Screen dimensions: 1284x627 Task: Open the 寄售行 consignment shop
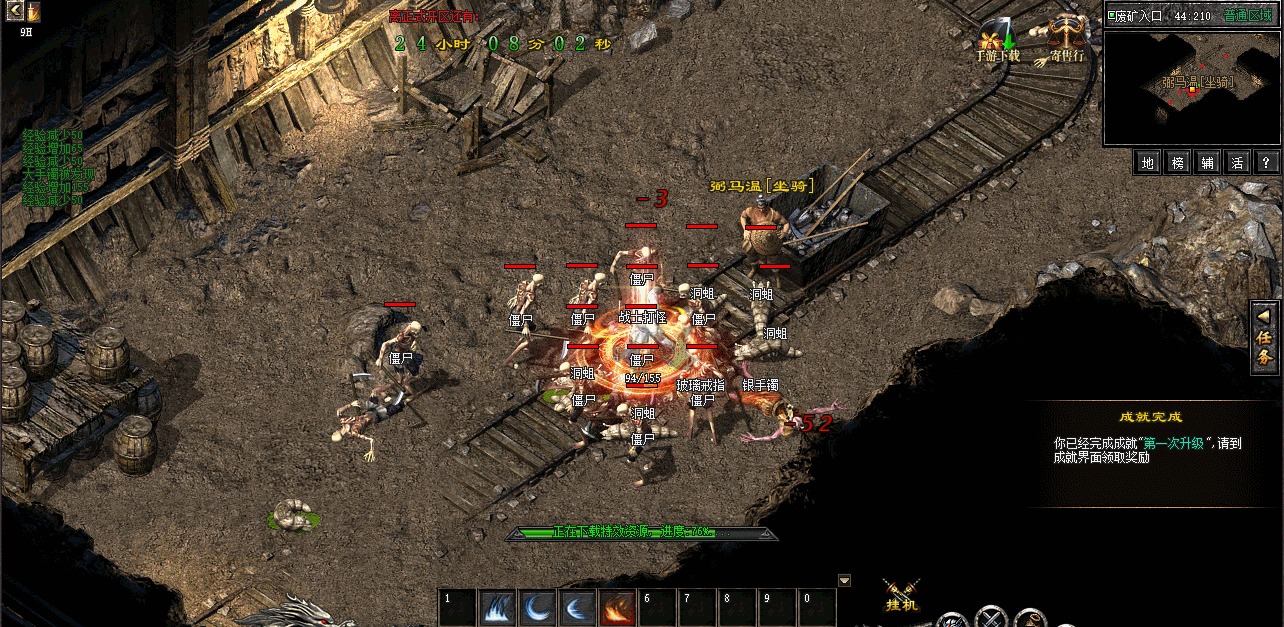tap(1066, 41)
